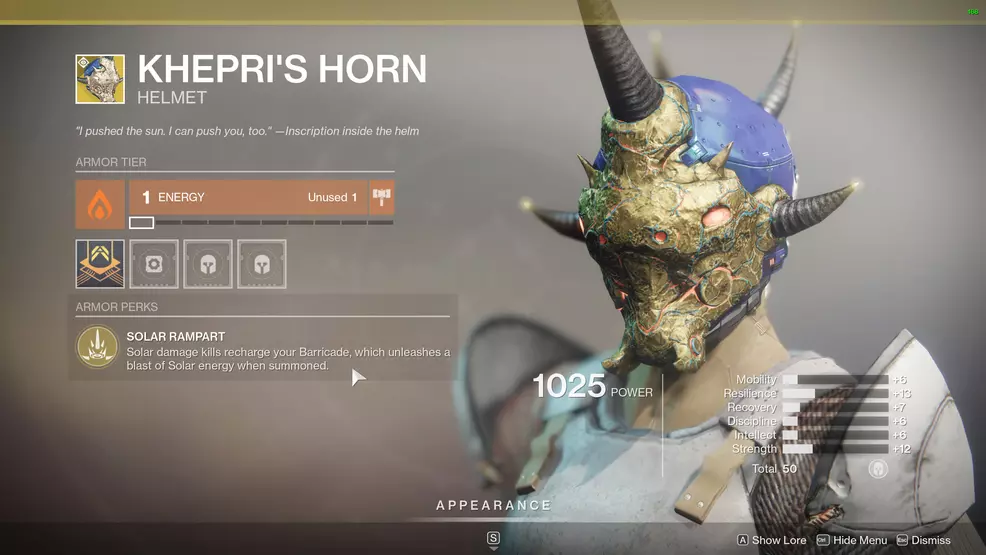Select the gear-icon general armor mod slot
986x555 pixels.
tap(154, 264)
